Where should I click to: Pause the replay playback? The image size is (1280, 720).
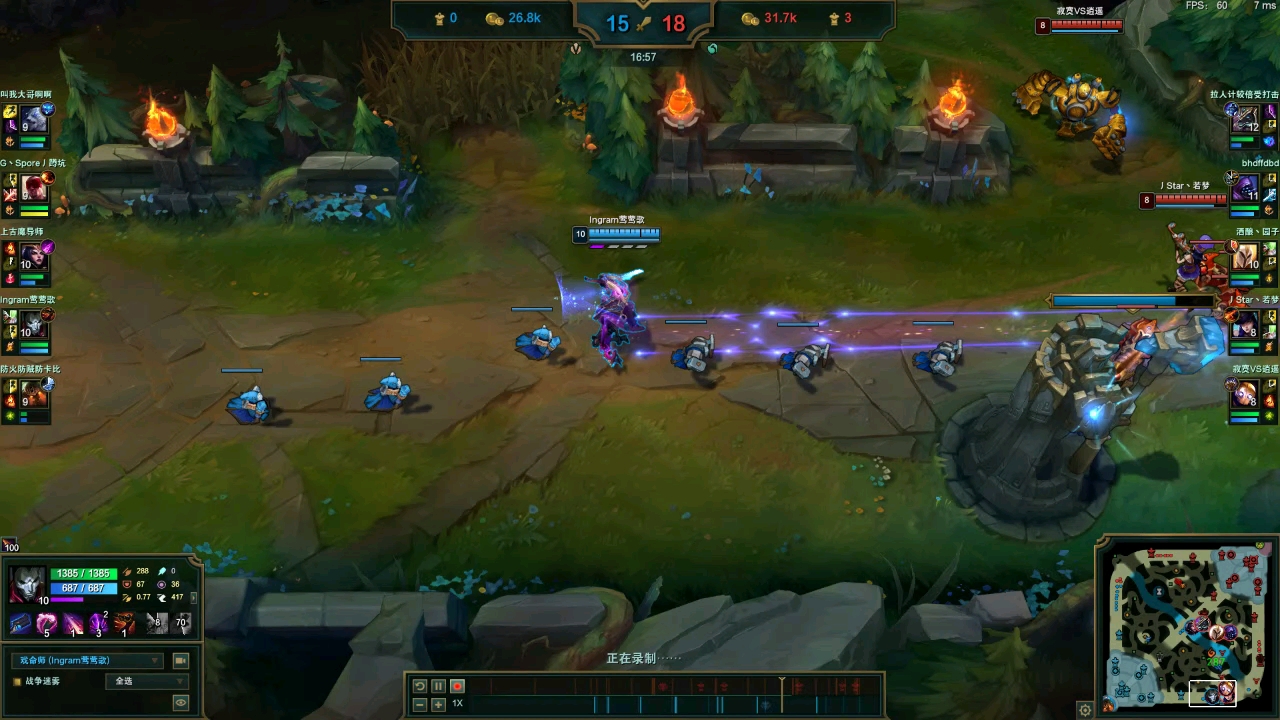[438, 686]
